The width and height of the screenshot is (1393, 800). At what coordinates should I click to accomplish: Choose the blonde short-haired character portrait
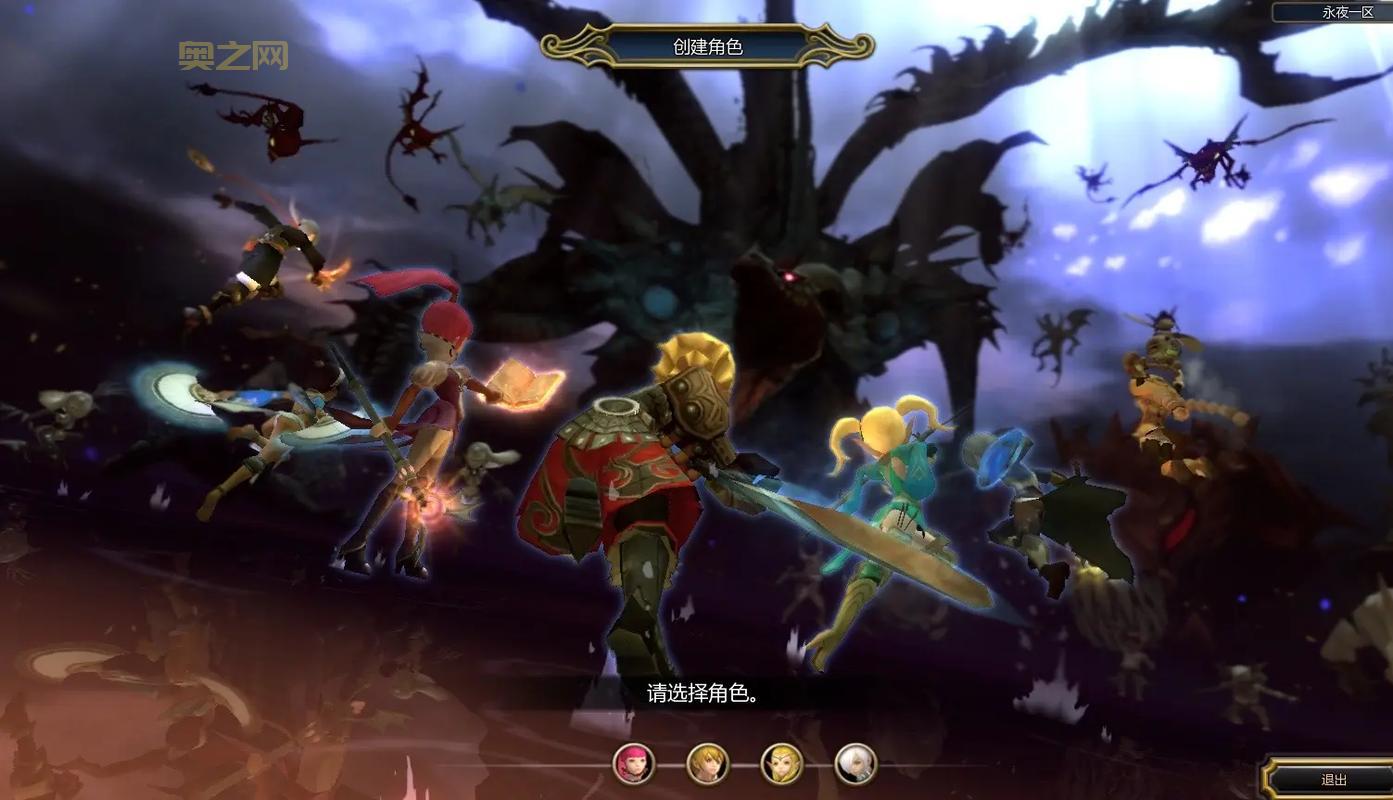coord(707,764)
